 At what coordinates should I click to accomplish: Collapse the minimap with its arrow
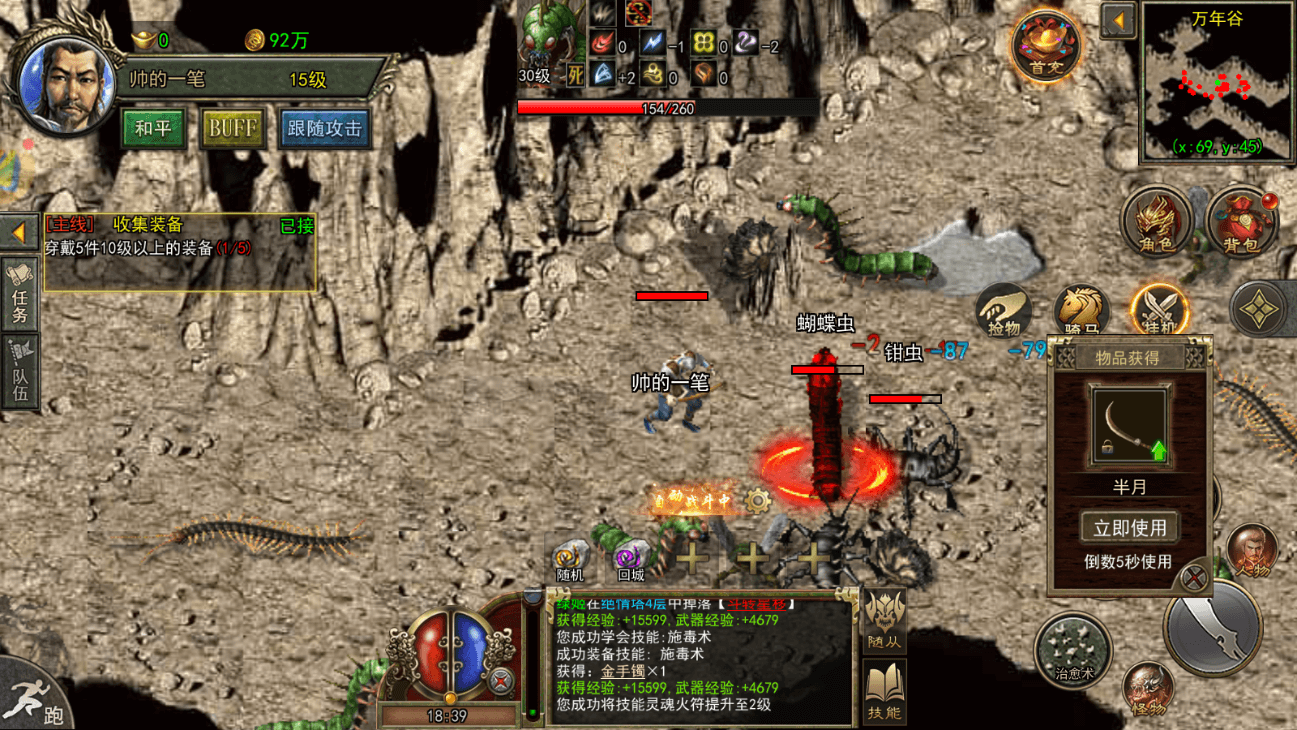pyautogui.click(x=1120, y=22)
